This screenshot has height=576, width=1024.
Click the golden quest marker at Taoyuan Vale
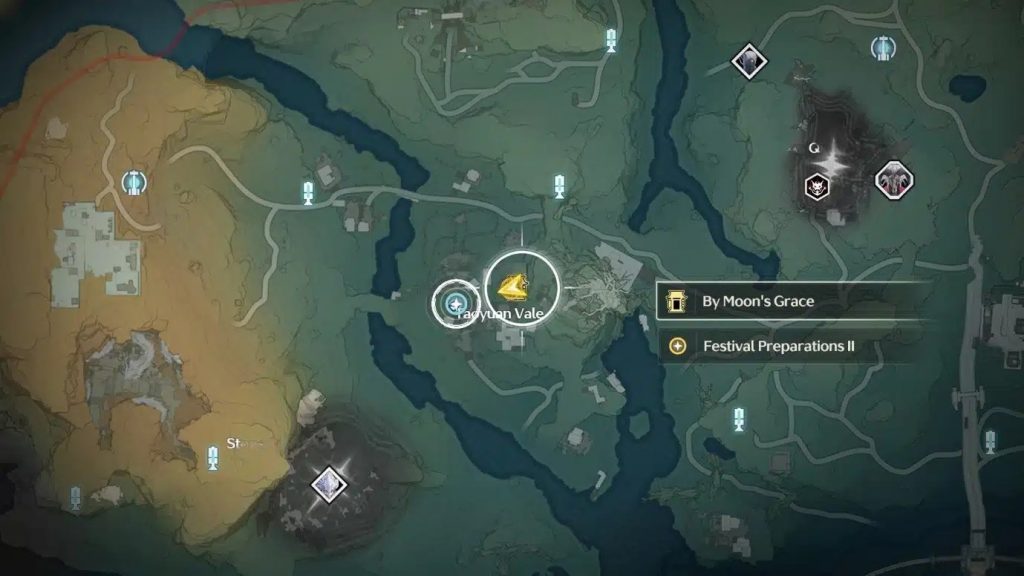pos(520,288)
